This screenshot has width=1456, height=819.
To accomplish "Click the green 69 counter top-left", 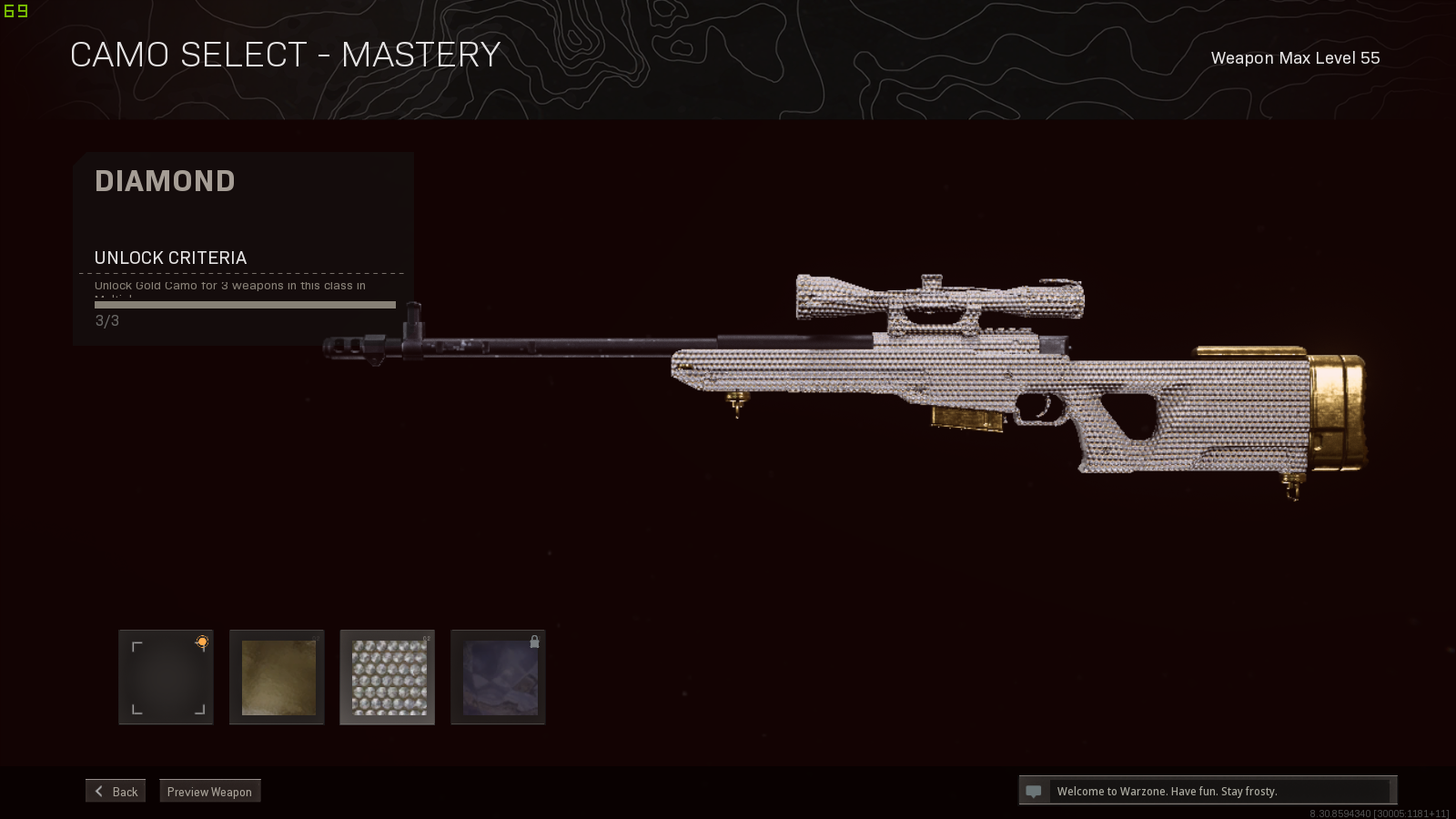I will pyautogui.click(x=16, y=11).
